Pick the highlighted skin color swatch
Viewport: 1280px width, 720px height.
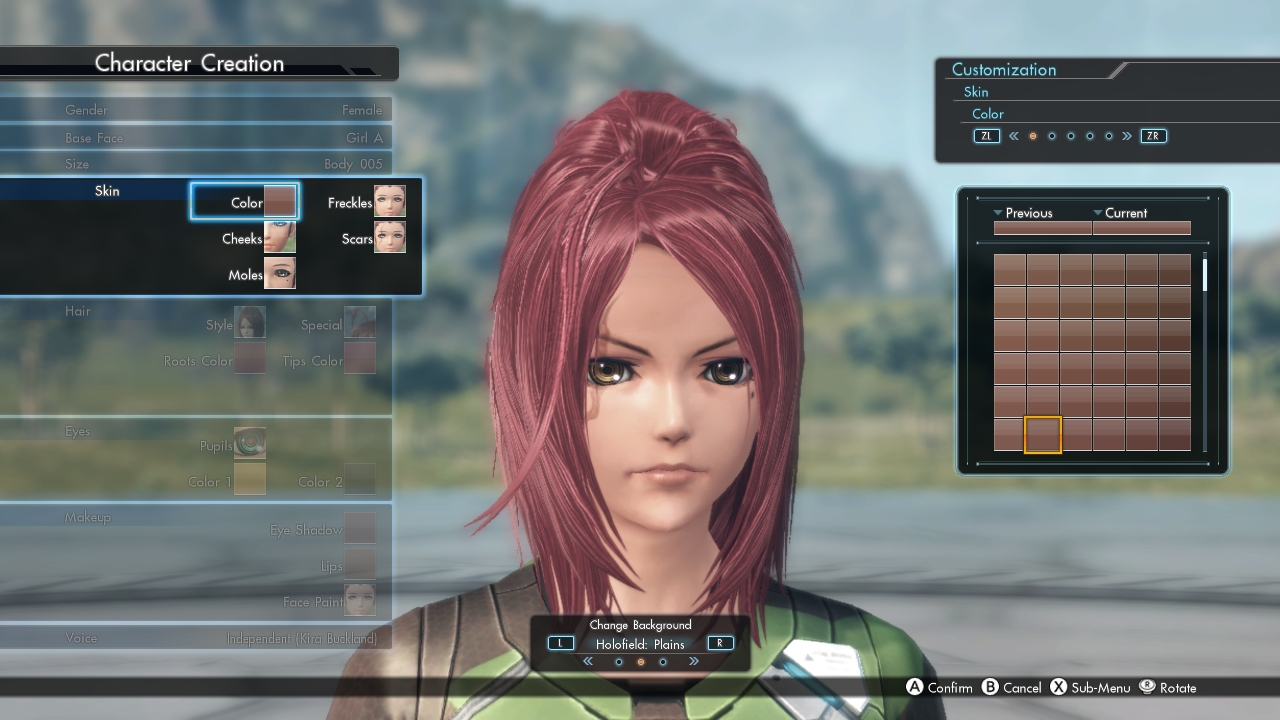pyautogui.click(x=1043, y=435)
